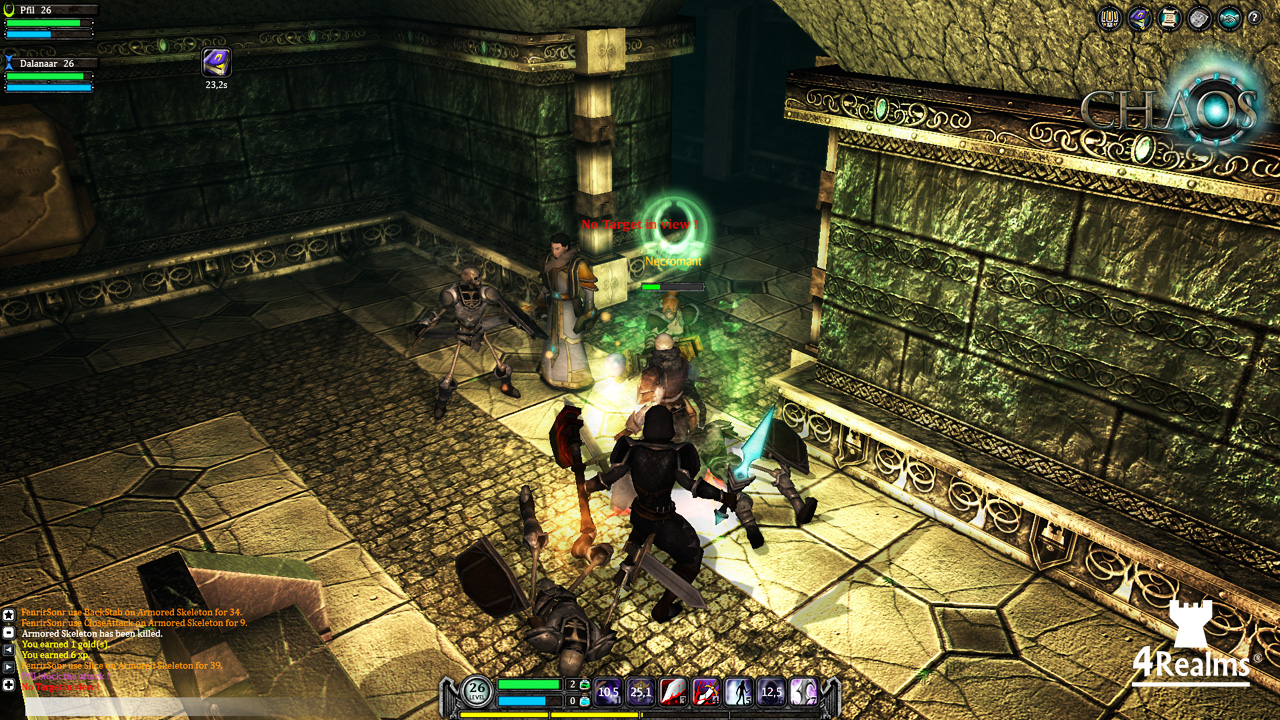The height and width of the screenshot is (720, 1280).
Task: Activate the bloody blade slash skill
Action: click(673, 692)
